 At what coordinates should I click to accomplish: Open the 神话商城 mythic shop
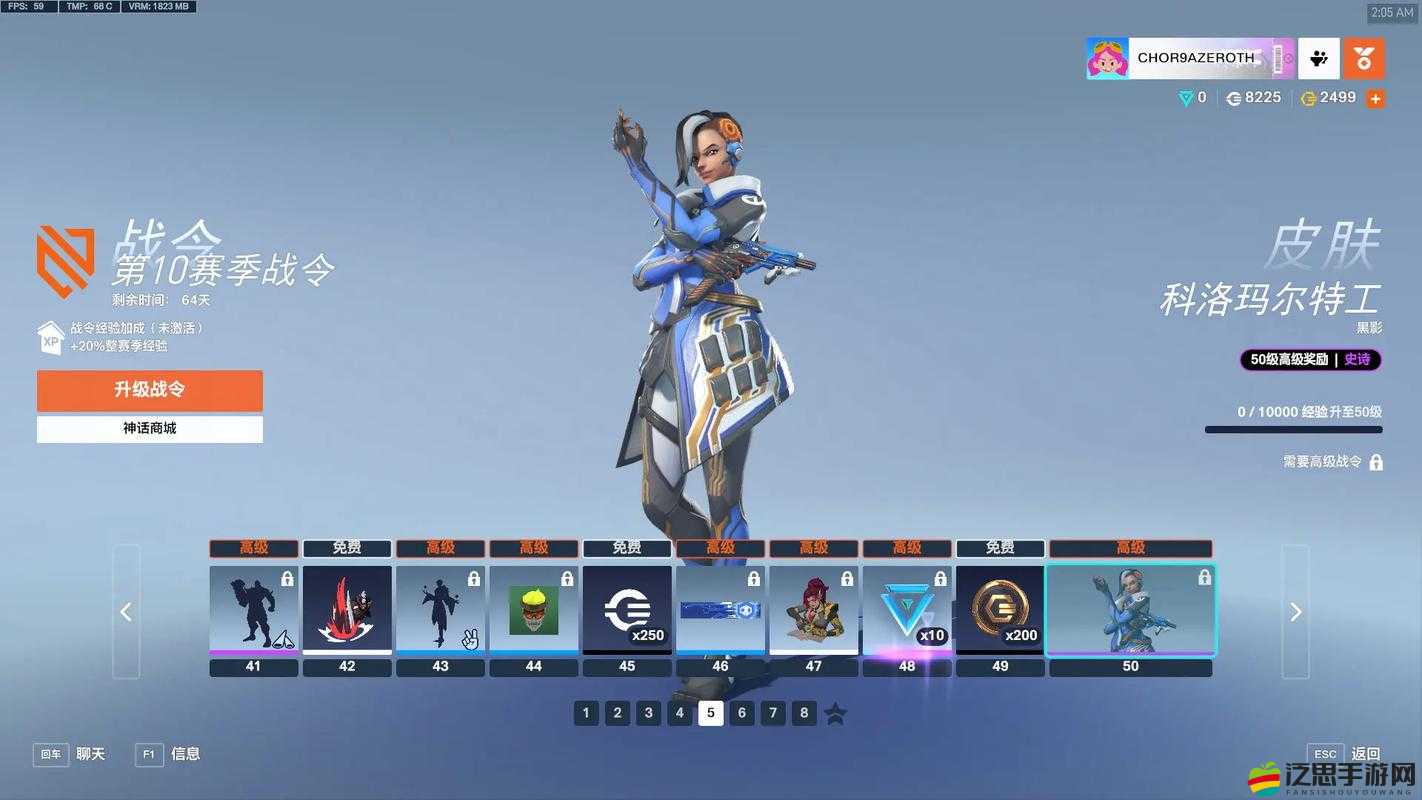click(x=150, y=428)
